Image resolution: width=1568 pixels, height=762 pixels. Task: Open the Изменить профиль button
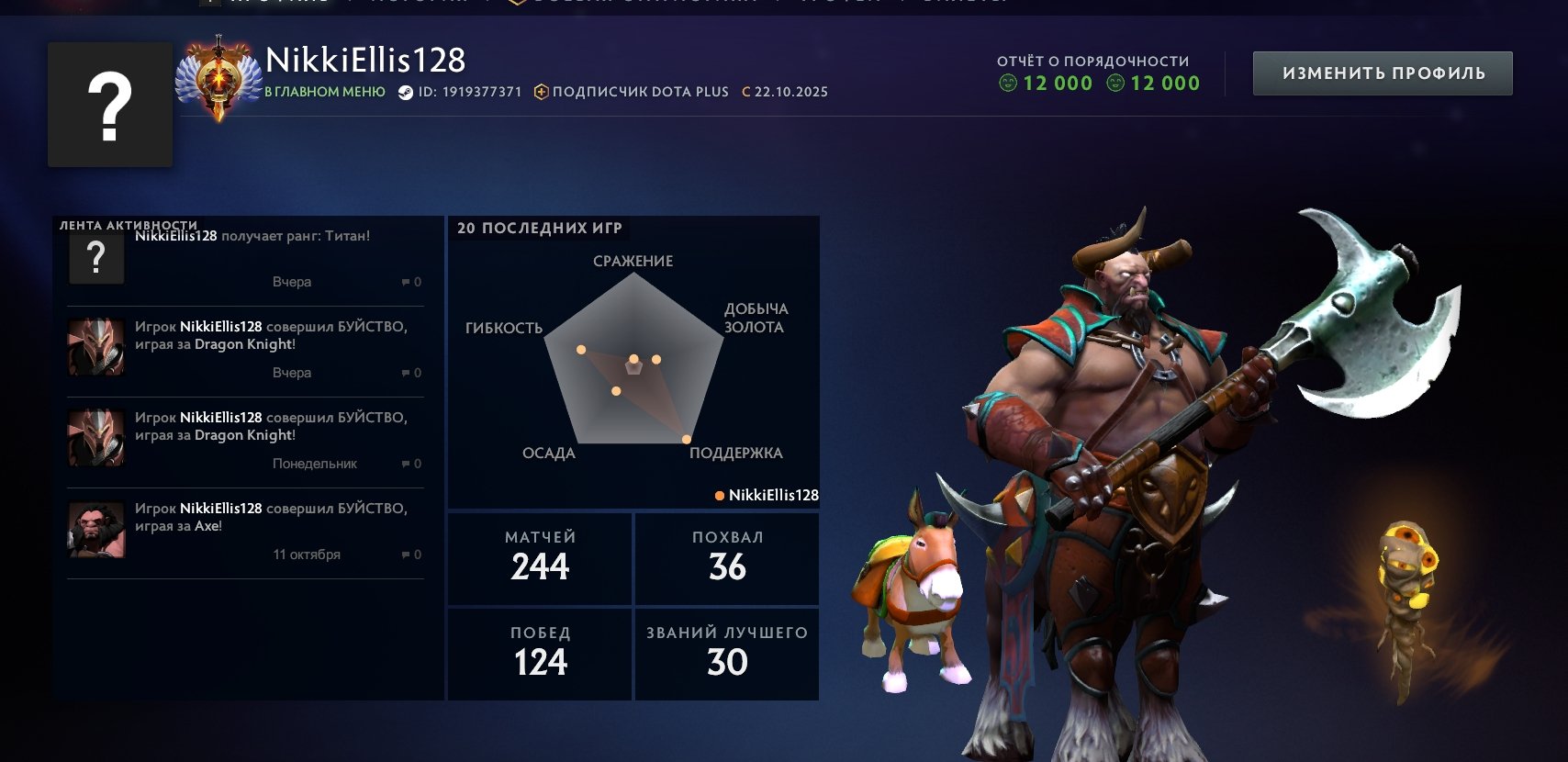click(1382, 73)
